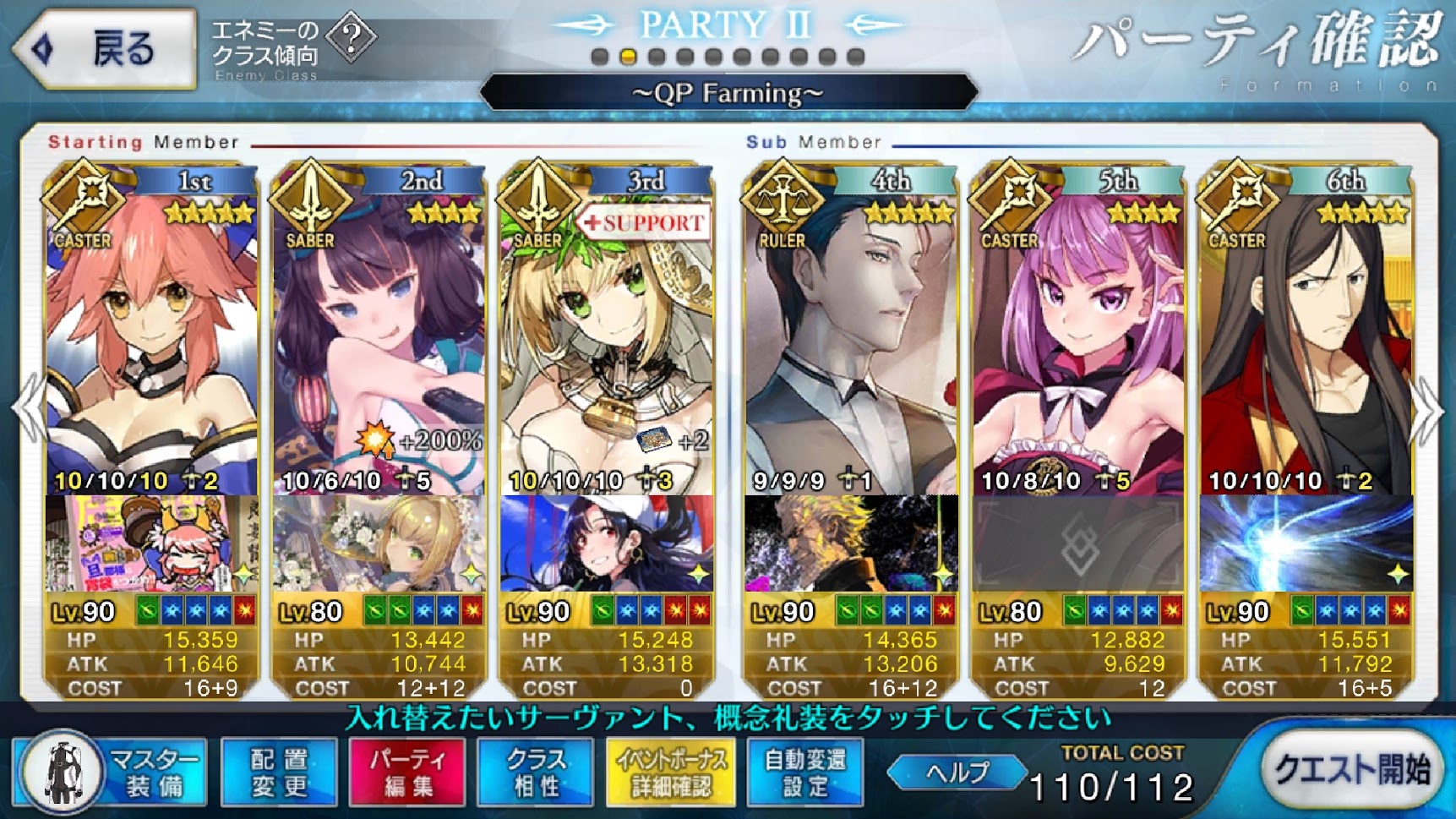This screenshot has height=819, width=1456.
Task: Open party edit (パーティ編集)
Action: (x=407, y=773)
